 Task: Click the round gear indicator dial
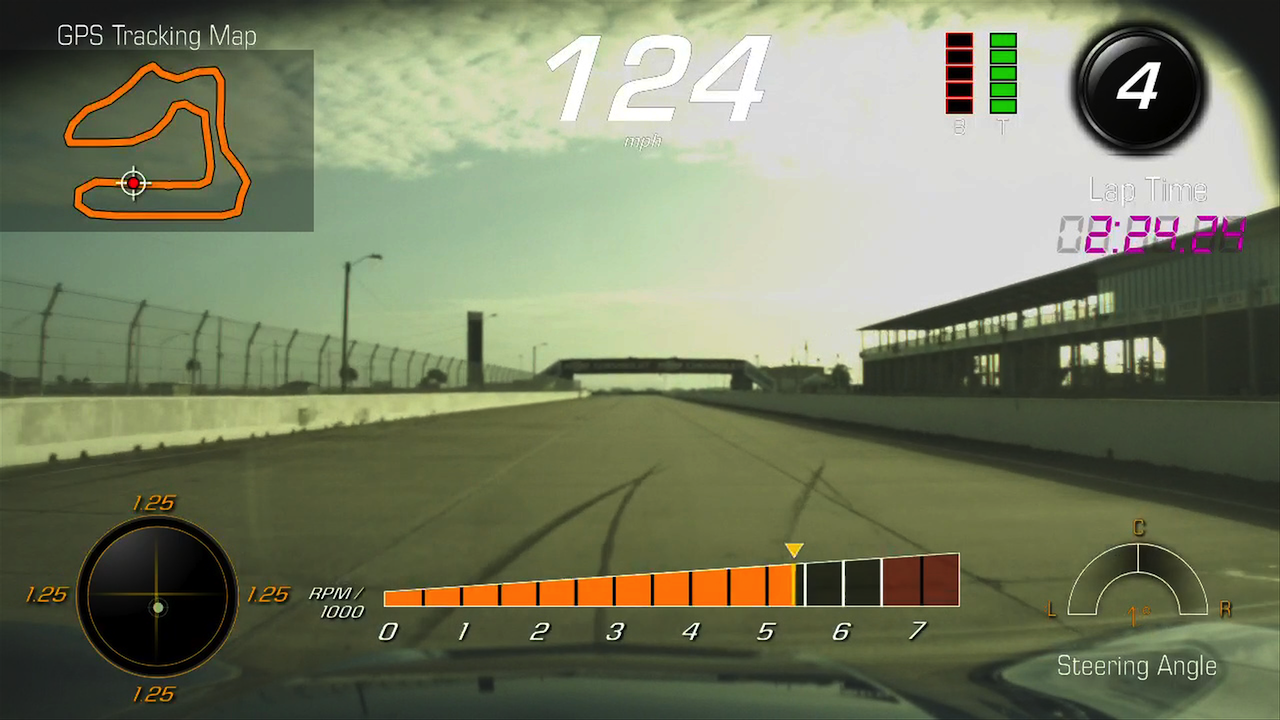coord(1138,89)
